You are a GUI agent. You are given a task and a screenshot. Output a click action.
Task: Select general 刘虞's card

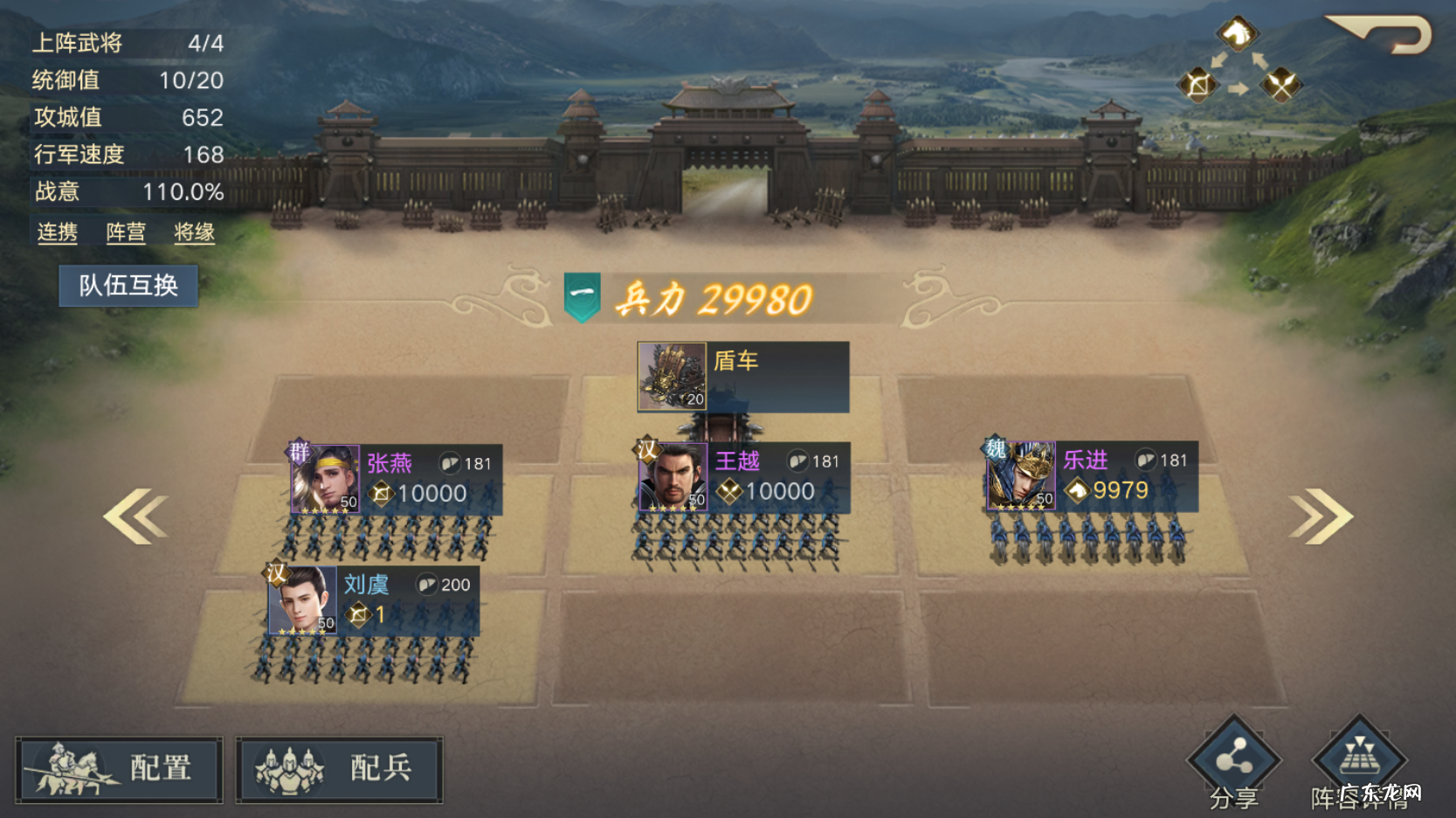pyautogui.click(x=373, y=600)
